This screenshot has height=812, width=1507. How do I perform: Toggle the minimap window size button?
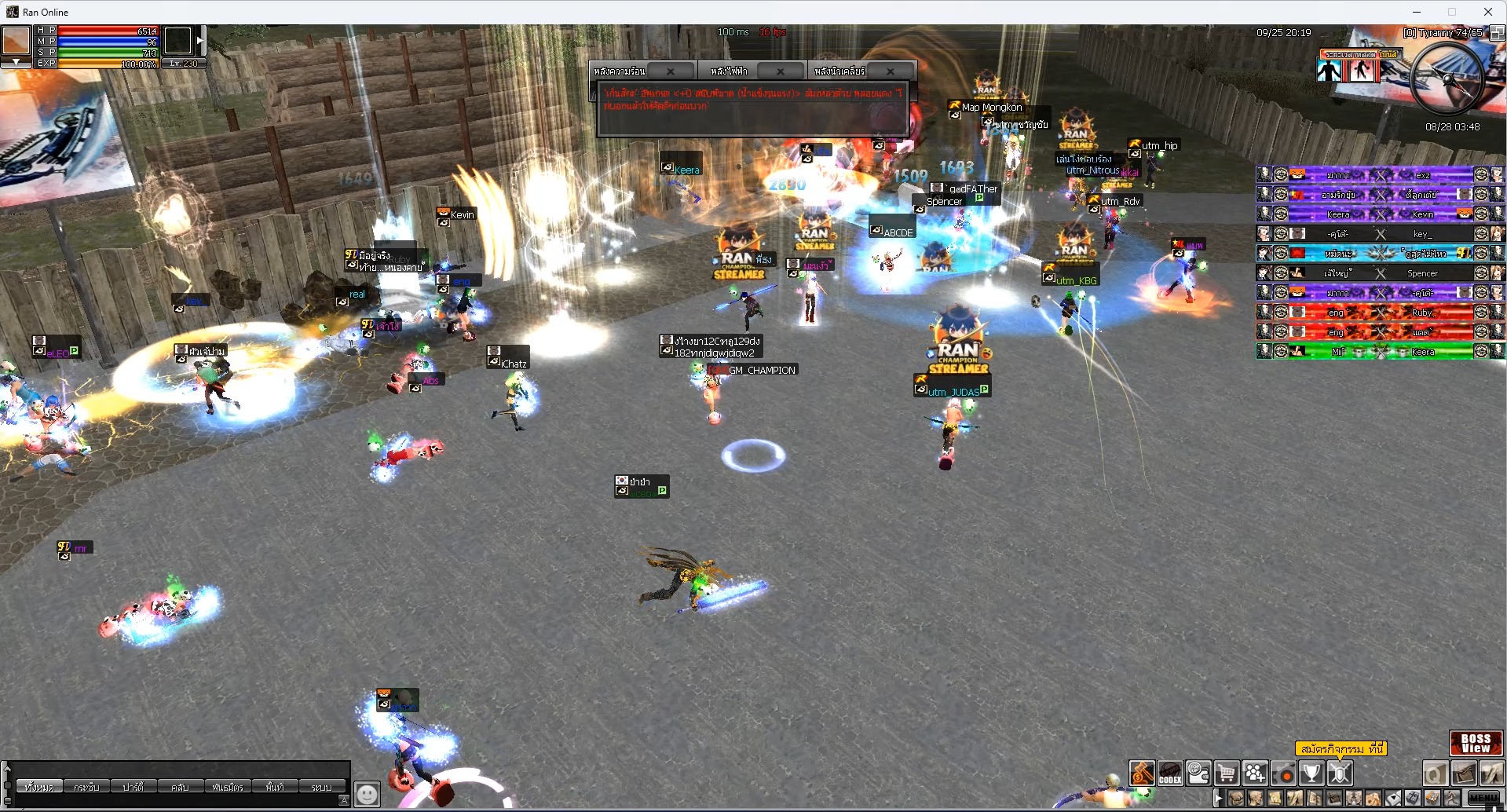coord(1497,33)
